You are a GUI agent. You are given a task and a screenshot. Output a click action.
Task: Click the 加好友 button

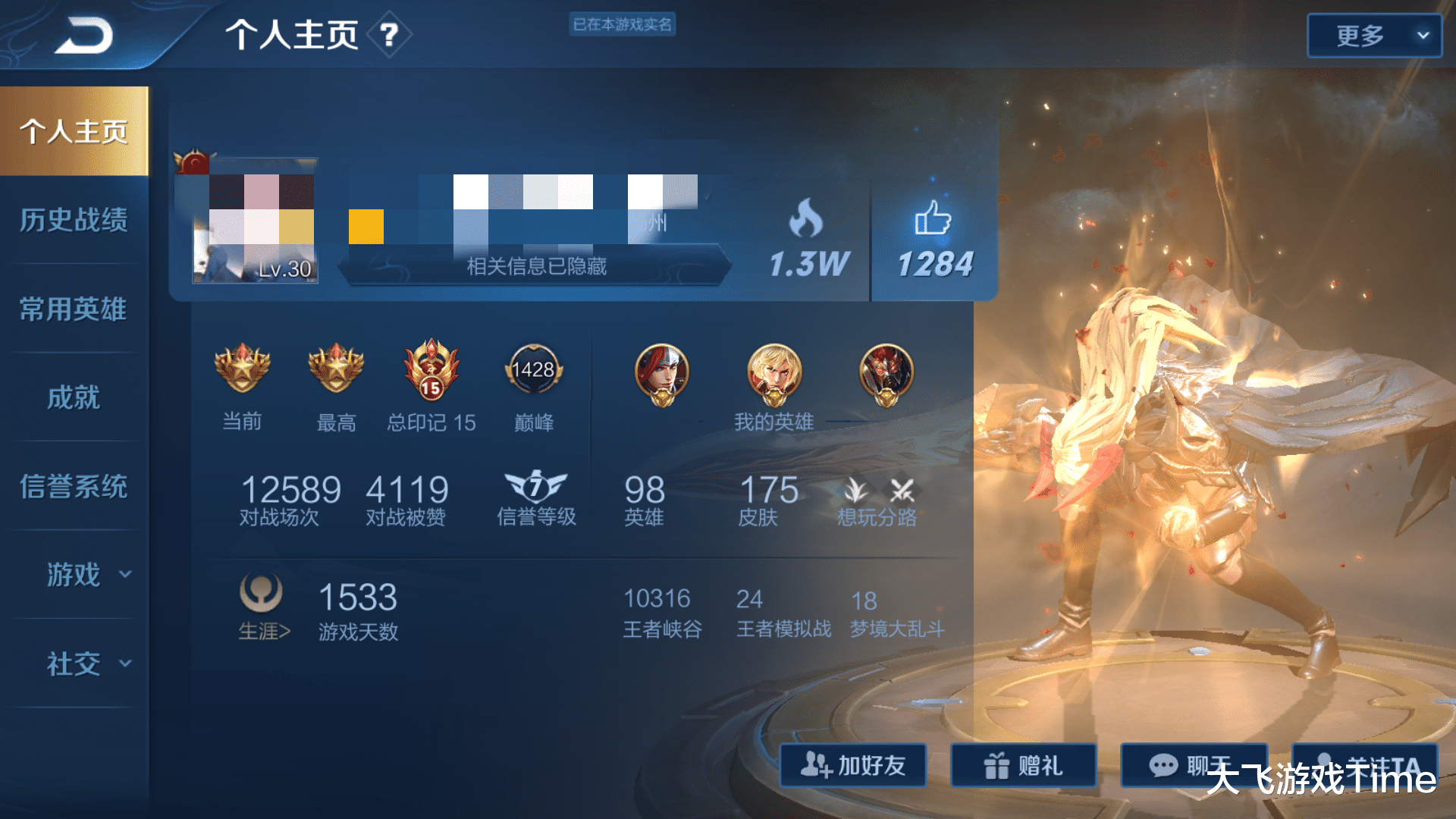853,765
